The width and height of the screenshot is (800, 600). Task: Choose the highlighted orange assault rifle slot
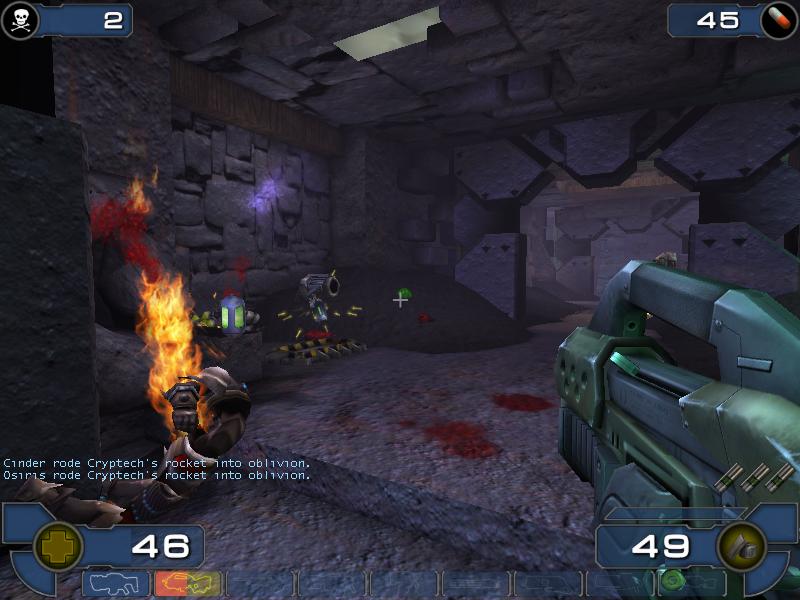[188, 584]
